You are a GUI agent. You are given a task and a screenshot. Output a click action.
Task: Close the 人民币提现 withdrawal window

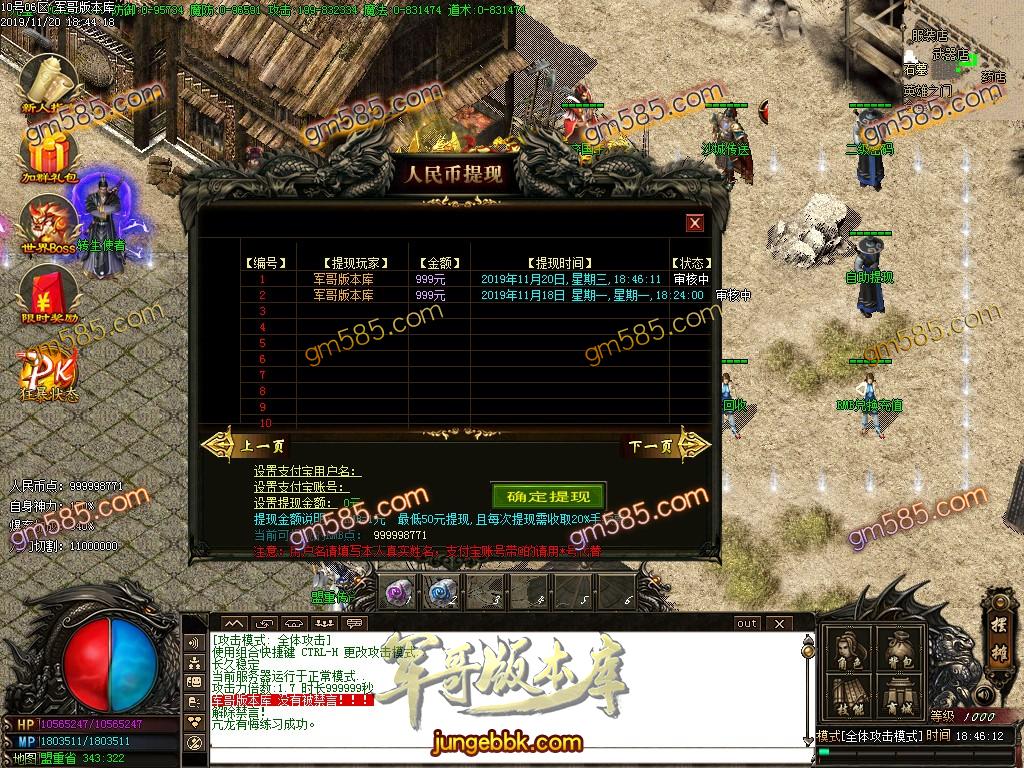pos(695,223)
